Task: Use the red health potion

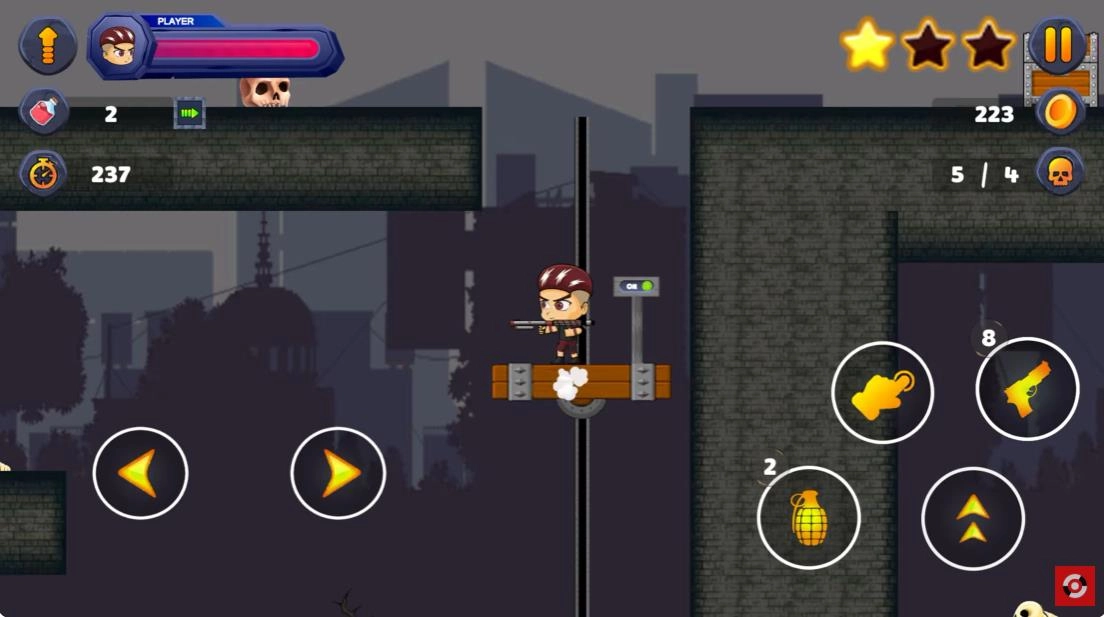Action: [x=43, y=112]
